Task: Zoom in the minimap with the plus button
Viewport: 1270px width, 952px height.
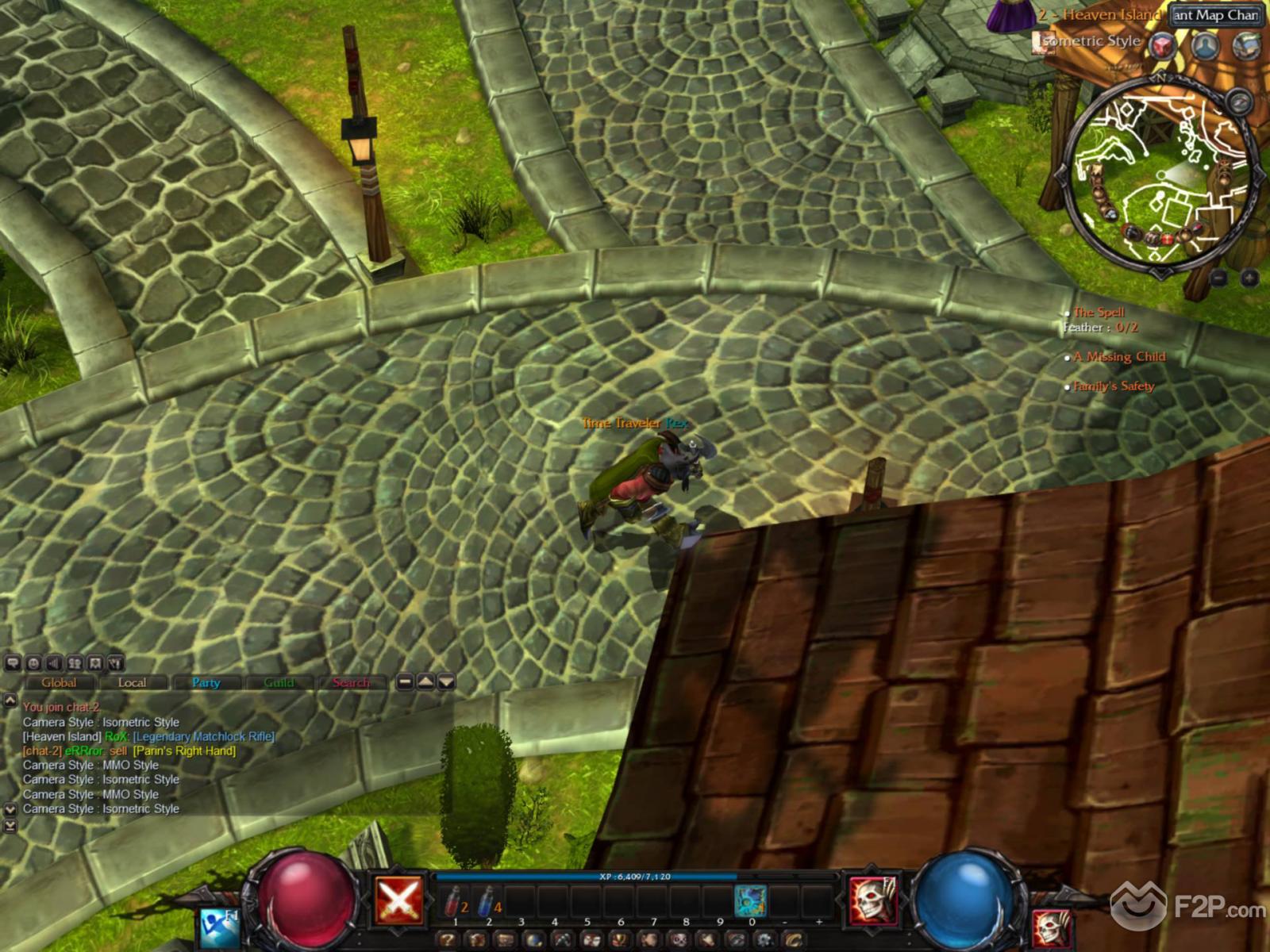Action: pos(1249,278)
